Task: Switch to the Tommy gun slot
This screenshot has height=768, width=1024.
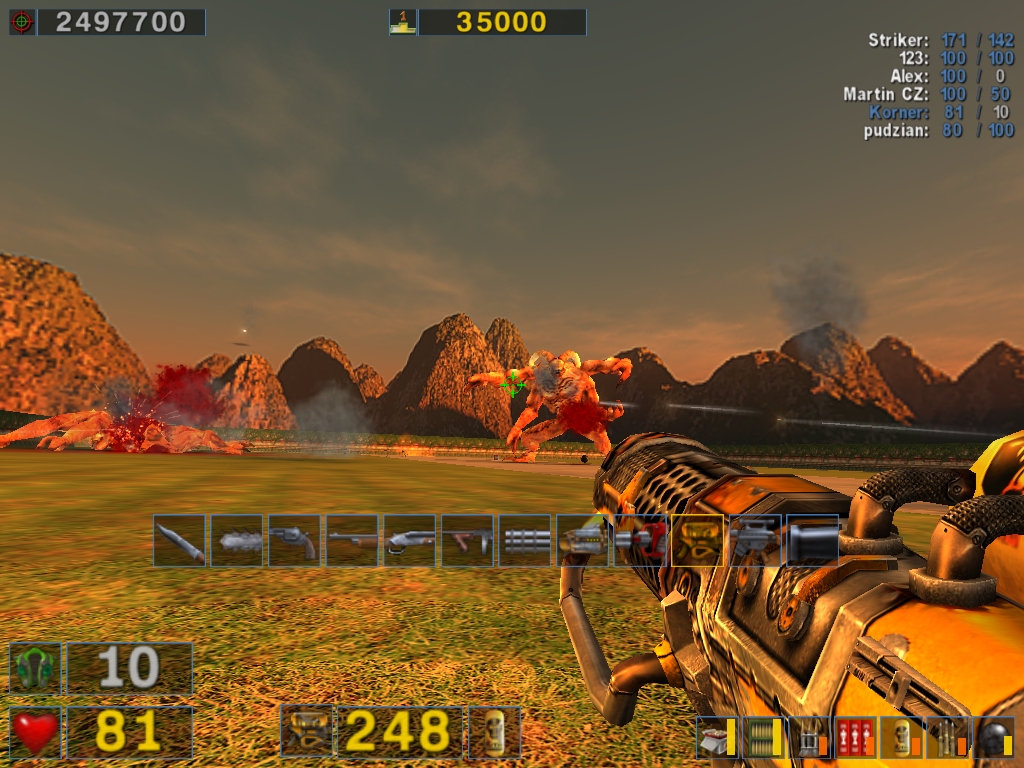Action: [468, 541]
